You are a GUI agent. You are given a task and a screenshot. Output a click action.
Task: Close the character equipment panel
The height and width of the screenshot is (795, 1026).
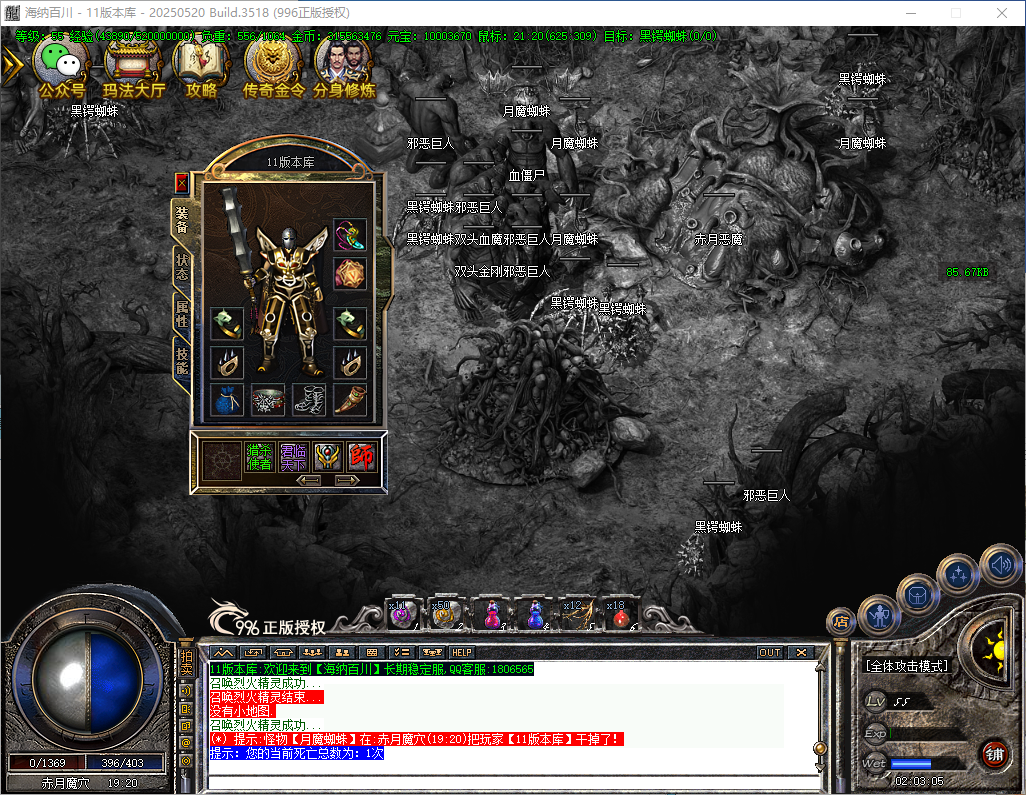[x=181, y=183]
